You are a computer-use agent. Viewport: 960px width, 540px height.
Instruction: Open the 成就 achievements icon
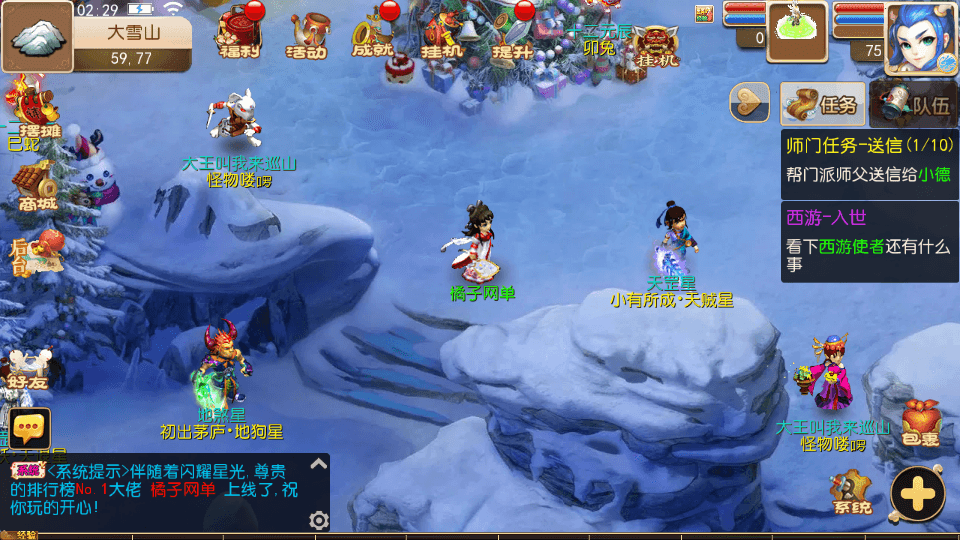tap(372, 35)
